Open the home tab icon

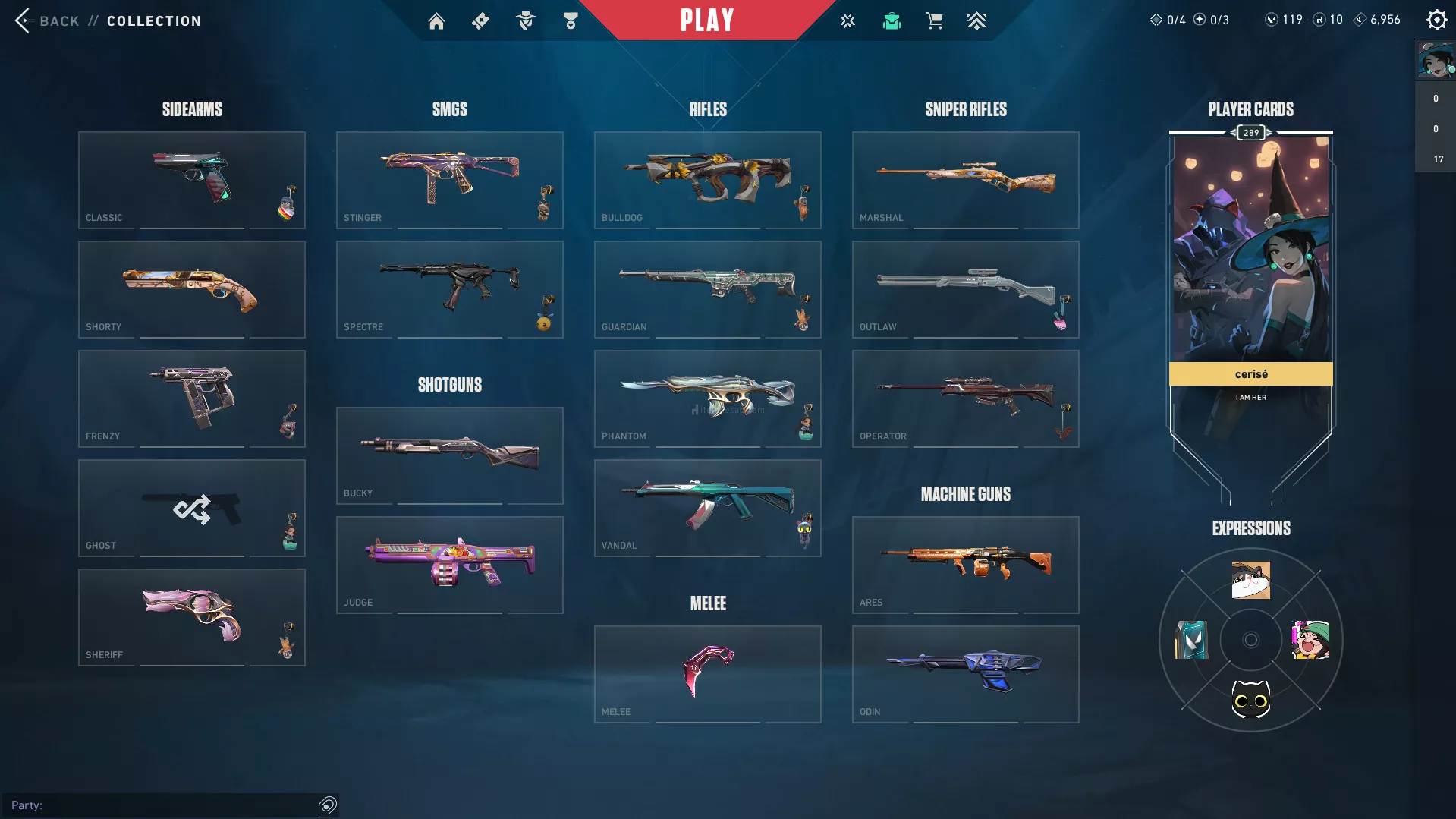pos(436,21)
